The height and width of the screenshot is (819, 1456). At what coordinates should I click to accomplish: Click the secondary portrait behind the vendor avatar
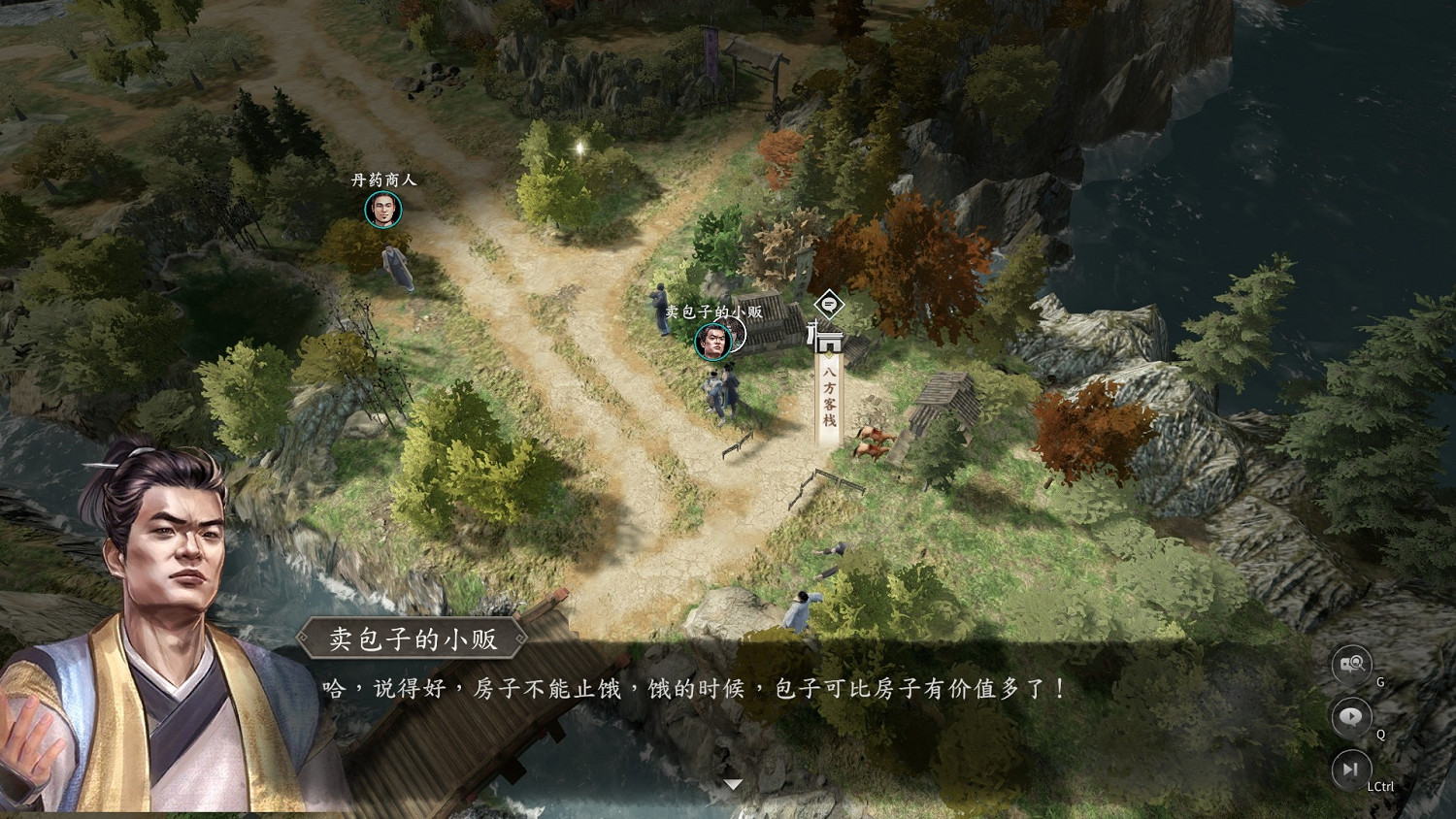pyautogui.click(x=735, y=332)
